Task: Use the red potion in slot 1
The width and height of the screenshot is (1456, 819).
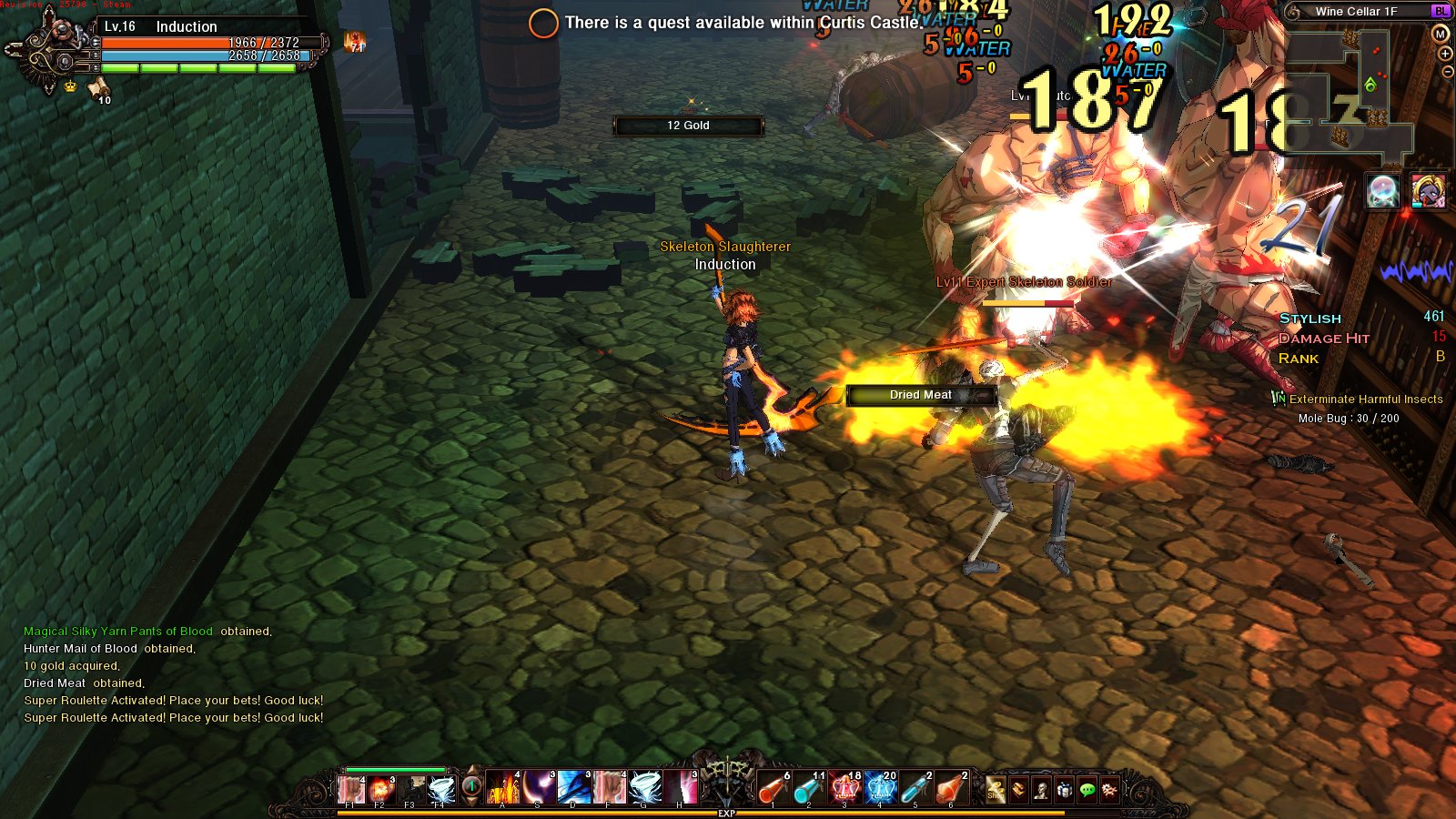Action: coord(773,788)
